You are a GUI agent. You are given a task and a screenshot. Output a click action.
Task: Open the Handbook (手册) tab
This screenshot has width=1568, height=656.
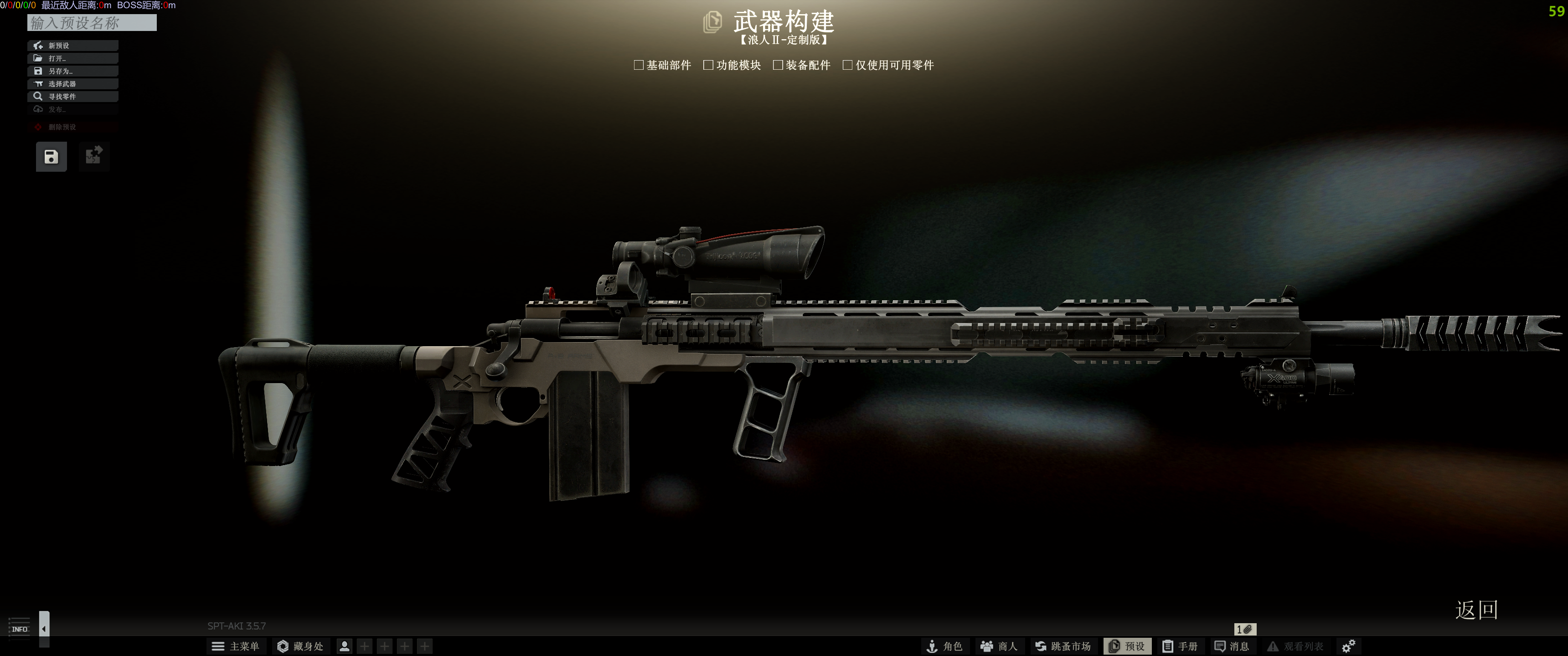[x=1180, y=646]
